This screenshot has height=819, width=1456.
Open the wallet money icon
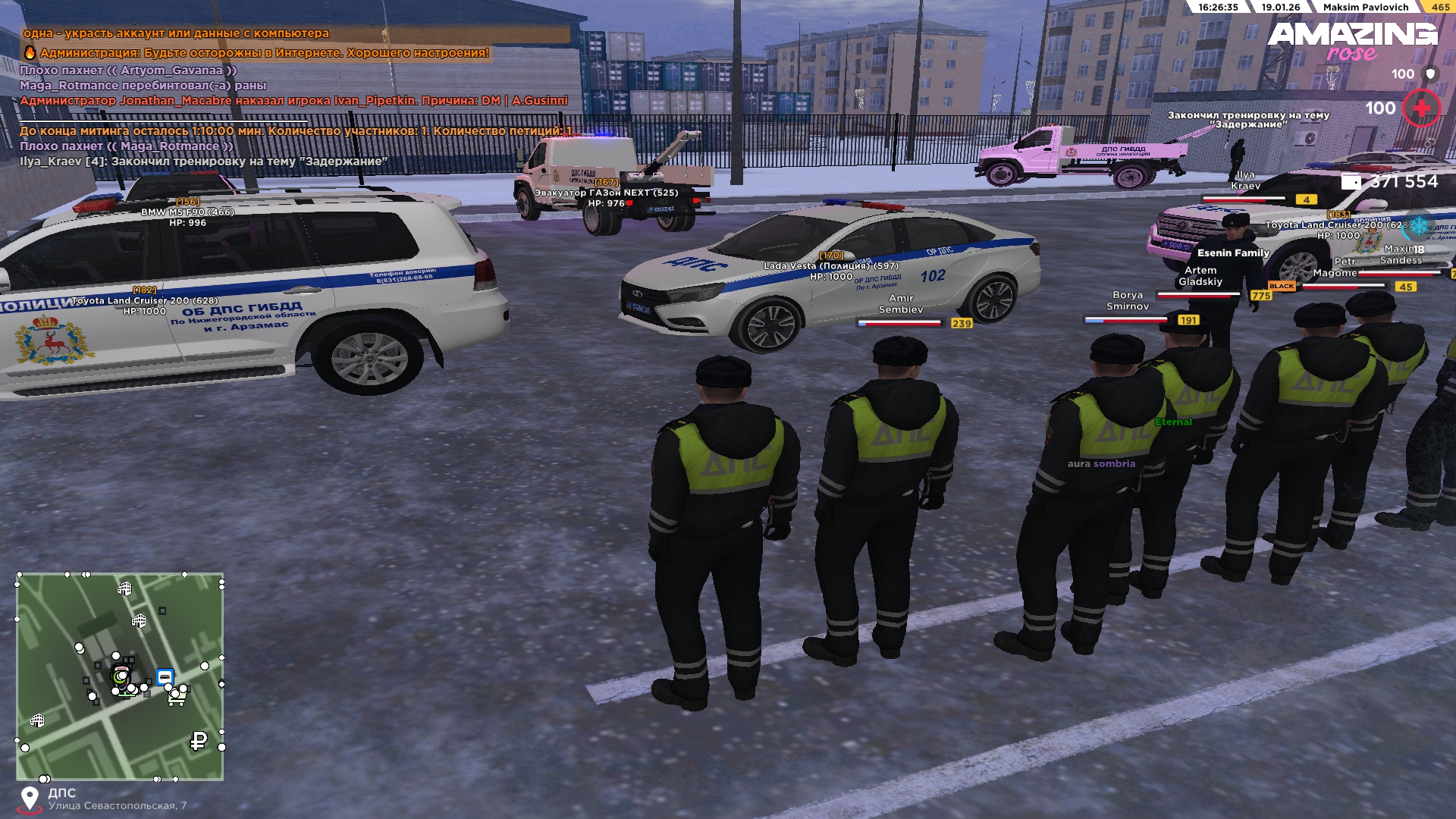click(1351, 181)
